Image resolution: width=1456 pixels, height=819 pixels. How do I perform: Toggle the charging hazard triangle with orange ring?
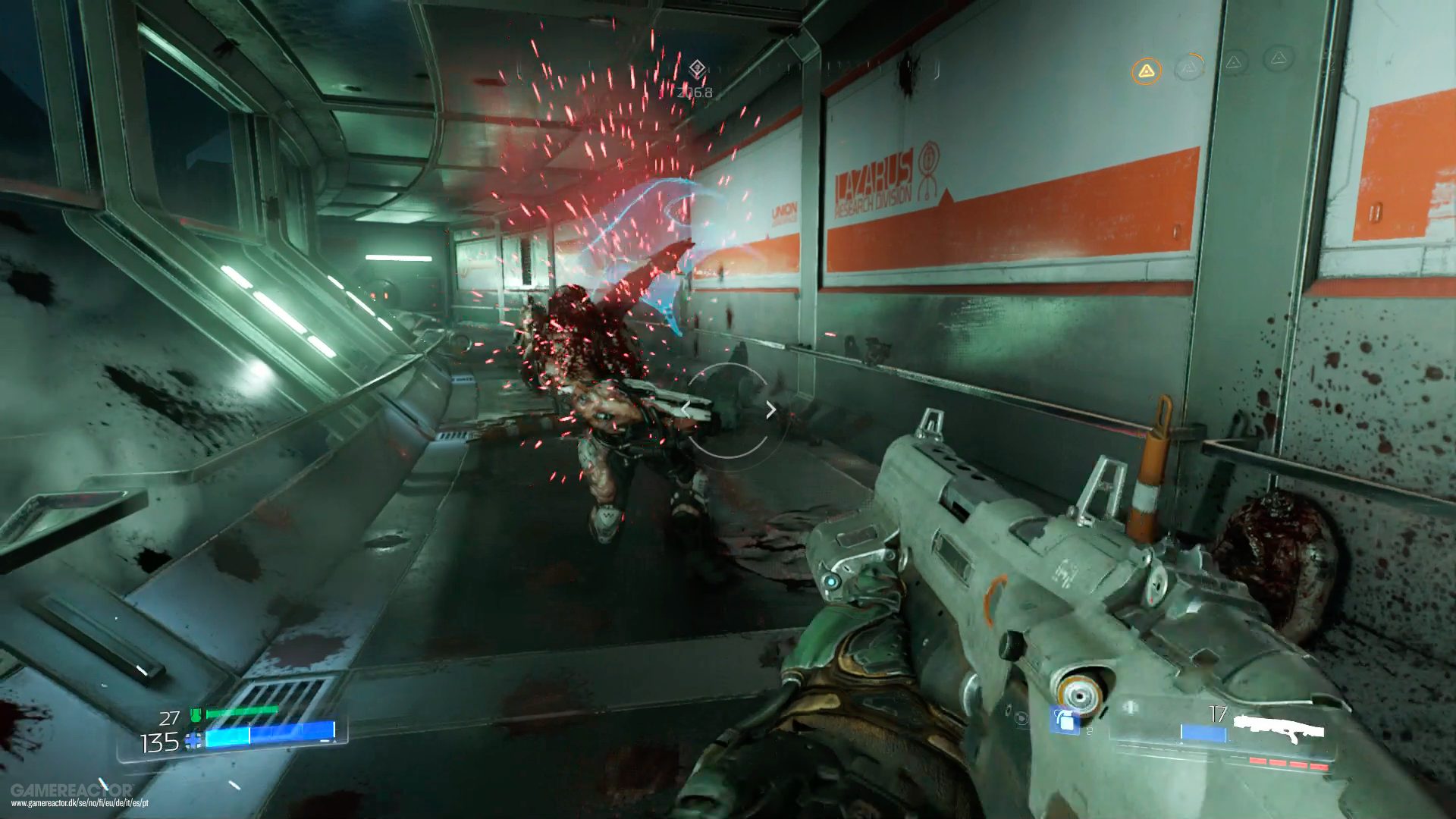(x=1189, y=67)
